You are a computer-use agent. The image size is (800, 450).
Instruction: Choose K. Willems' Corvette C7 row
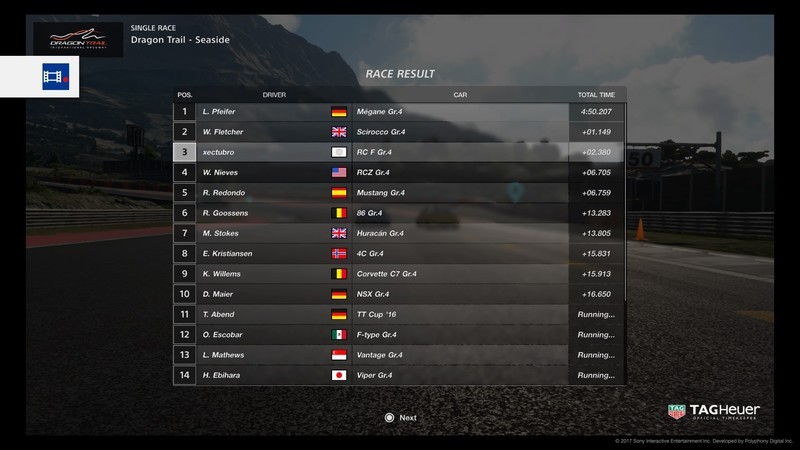click(400, 273)
